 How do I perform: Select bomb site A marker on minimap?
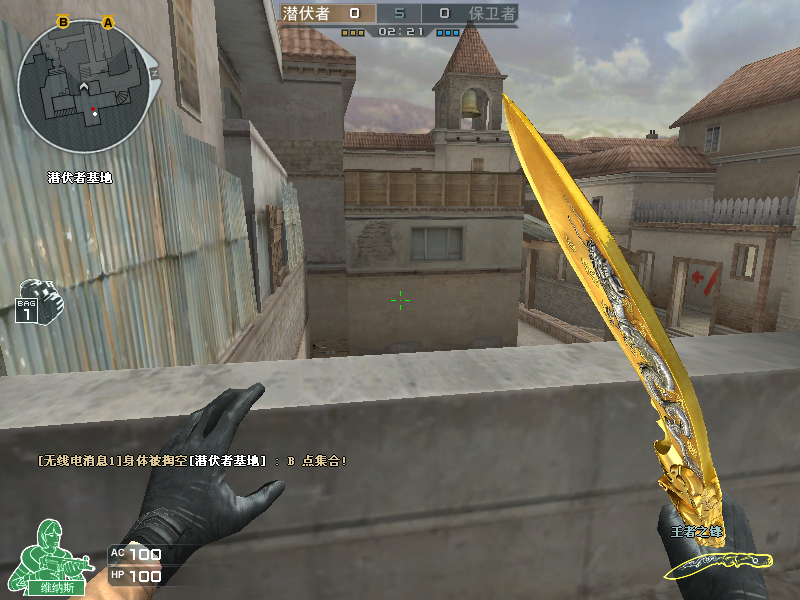pyautogui.click(x=108, y=21)
